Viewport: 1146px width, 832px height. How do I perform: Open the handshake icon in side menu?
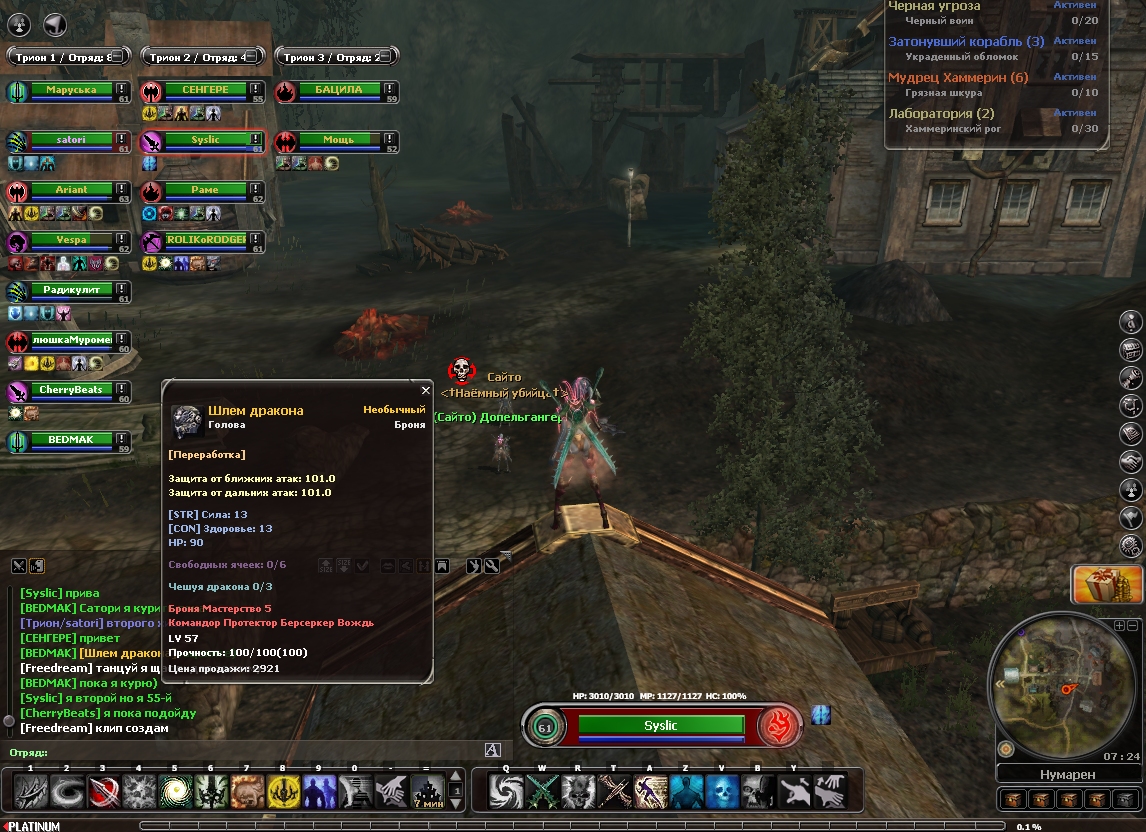tap(1132, 462)
